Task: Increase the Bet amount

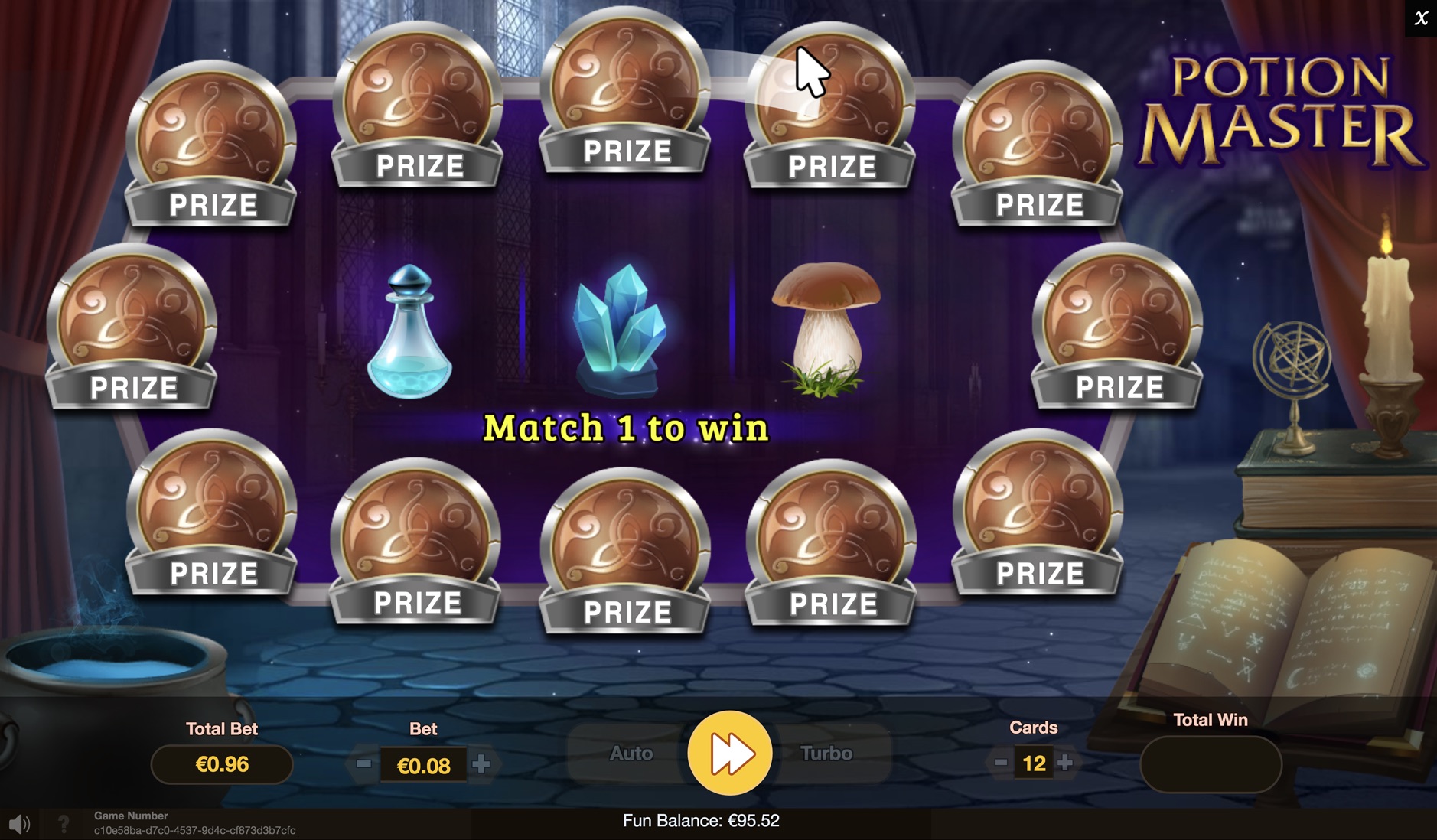Action: (481, 763)
